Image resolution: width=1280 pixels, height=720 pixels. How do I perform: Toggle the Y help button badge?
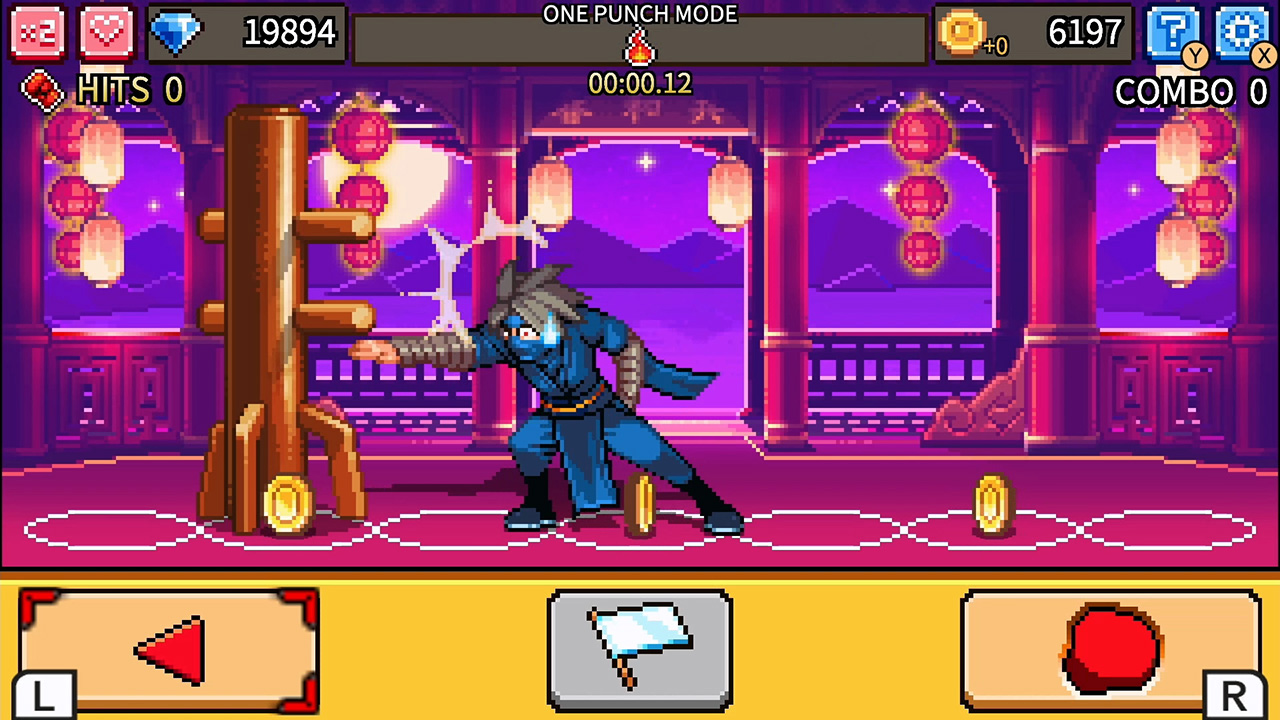(1195, 57)
